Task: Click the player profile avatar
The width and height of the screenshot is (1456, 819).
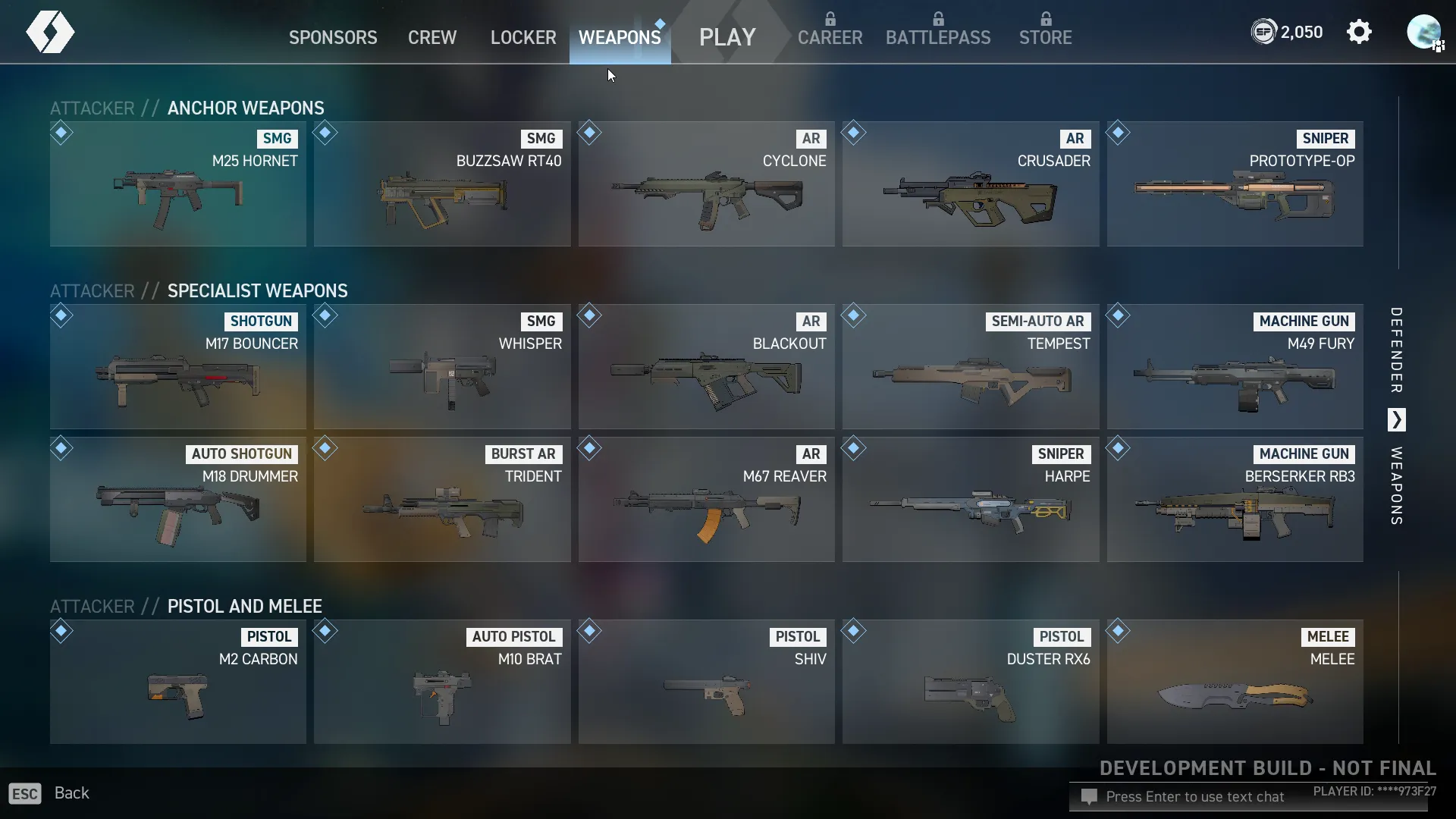Action: tap(1423, 32)
